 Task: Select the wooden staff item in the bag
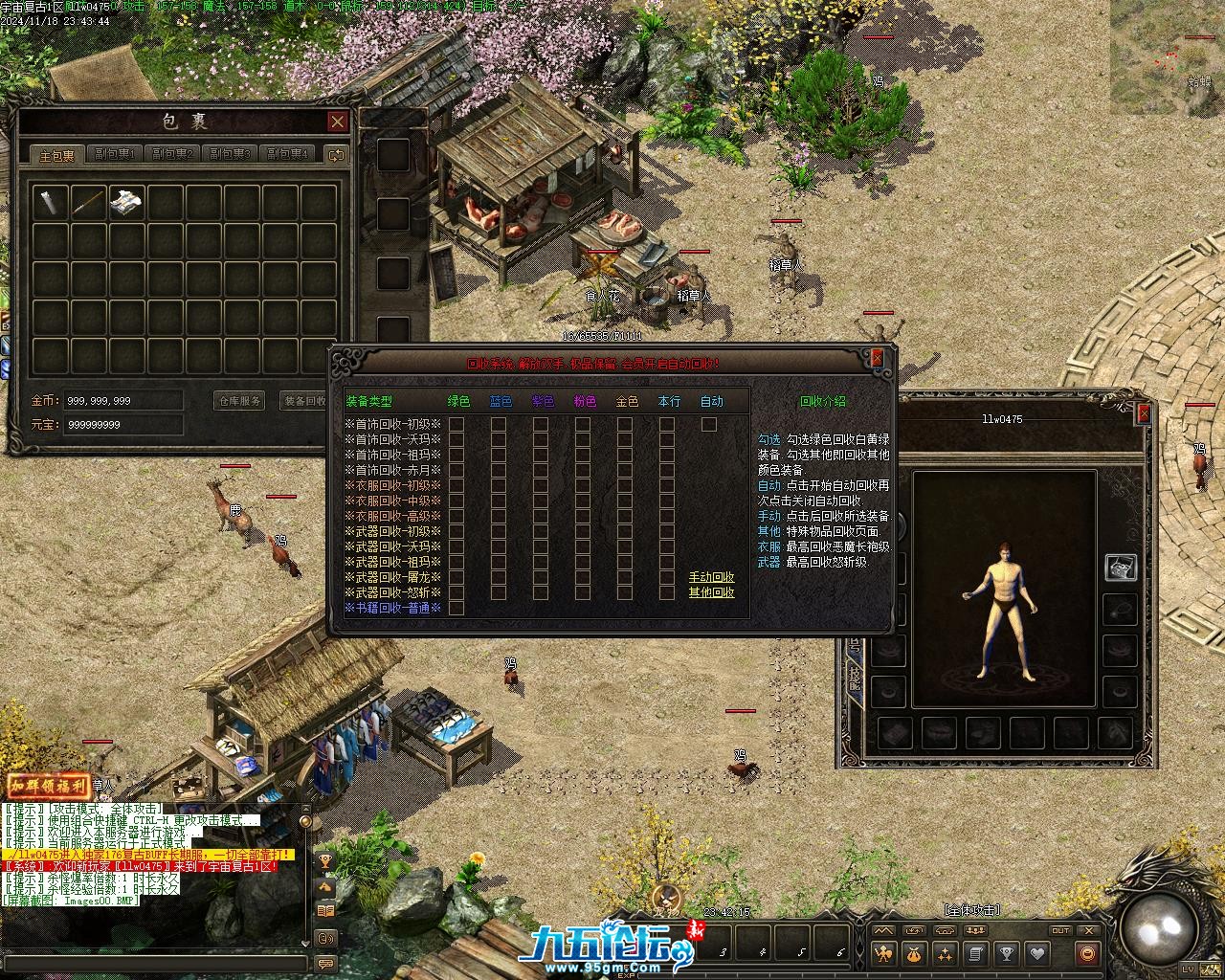(89, 202)
